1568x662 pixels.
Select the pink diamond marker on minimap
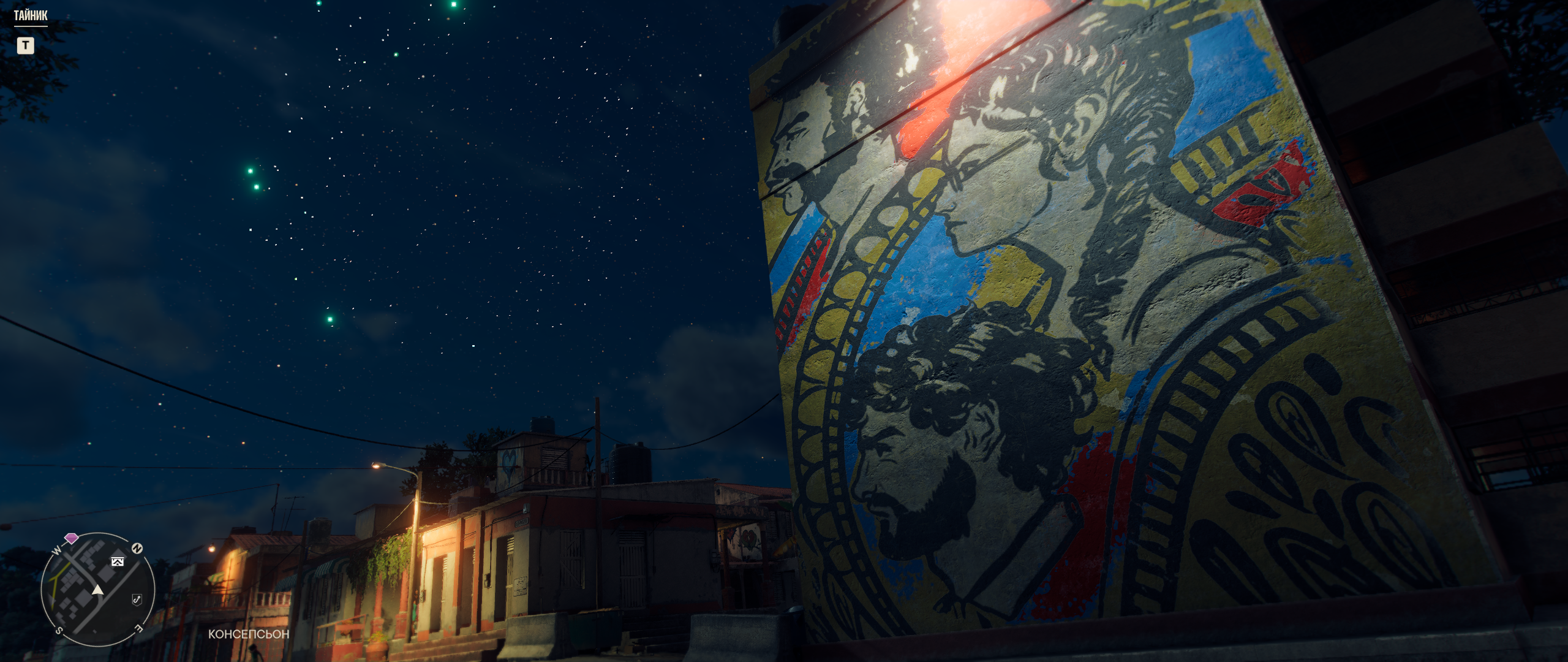coord(72,538)
